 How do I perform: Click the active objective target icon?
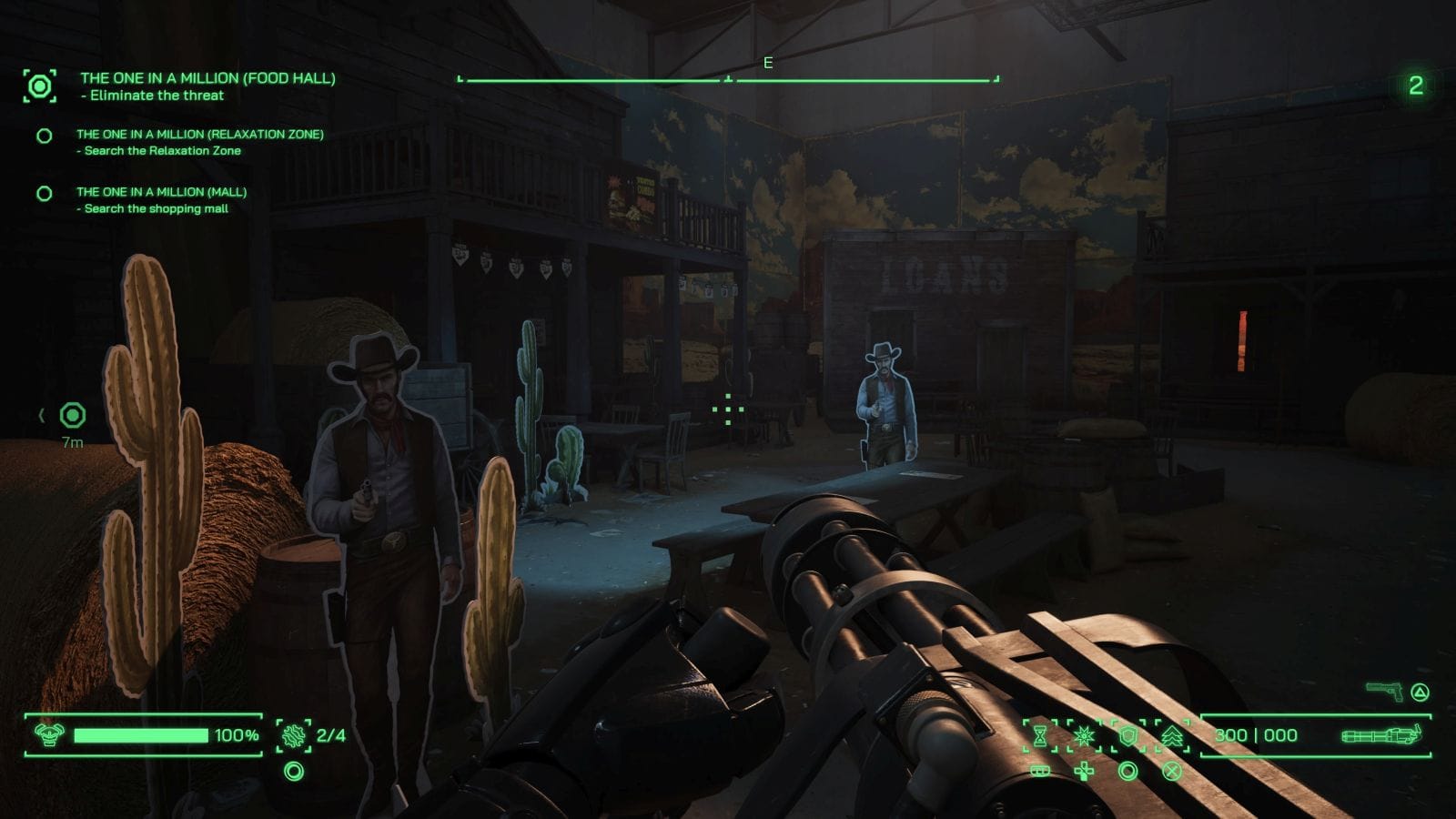(x=40, y=86)
